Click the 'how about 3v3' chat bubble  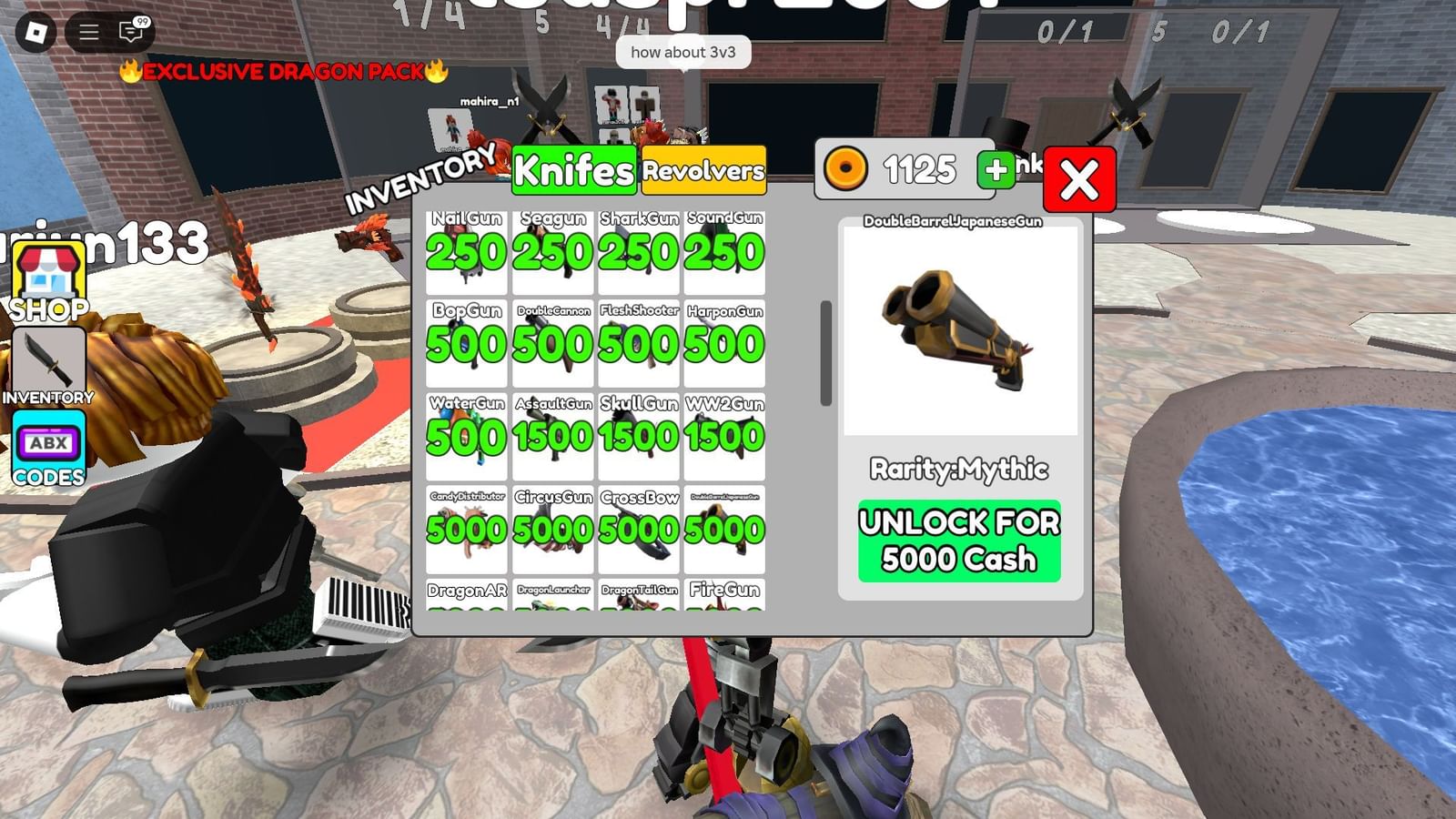click(x=685, y=53)
